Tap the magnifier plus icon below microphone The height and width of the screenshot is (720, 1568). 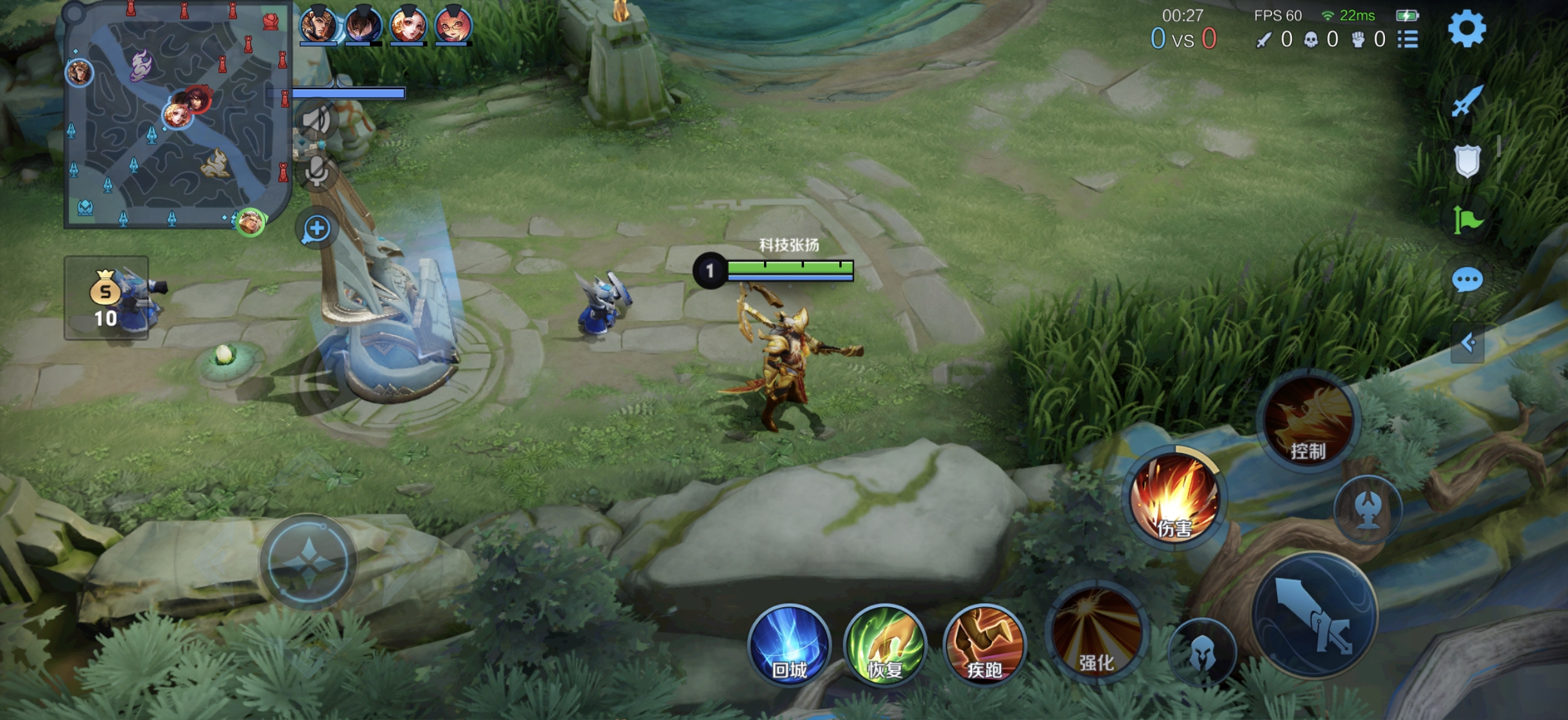(x=317, y=229)
